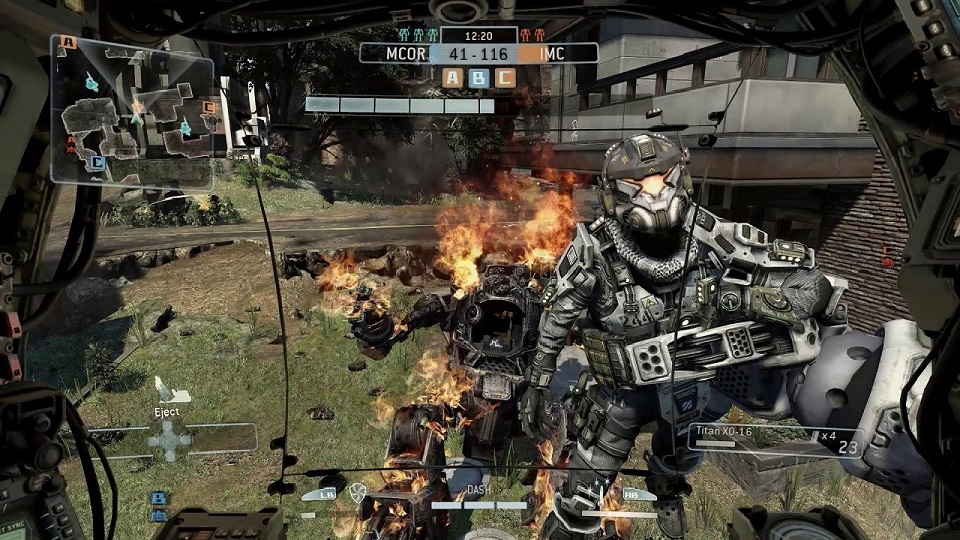This screenshot has height=540, width=960.
Task: Pick the hardpoint C objective icon
Action: pyautogui.click(x=505, y=77)
